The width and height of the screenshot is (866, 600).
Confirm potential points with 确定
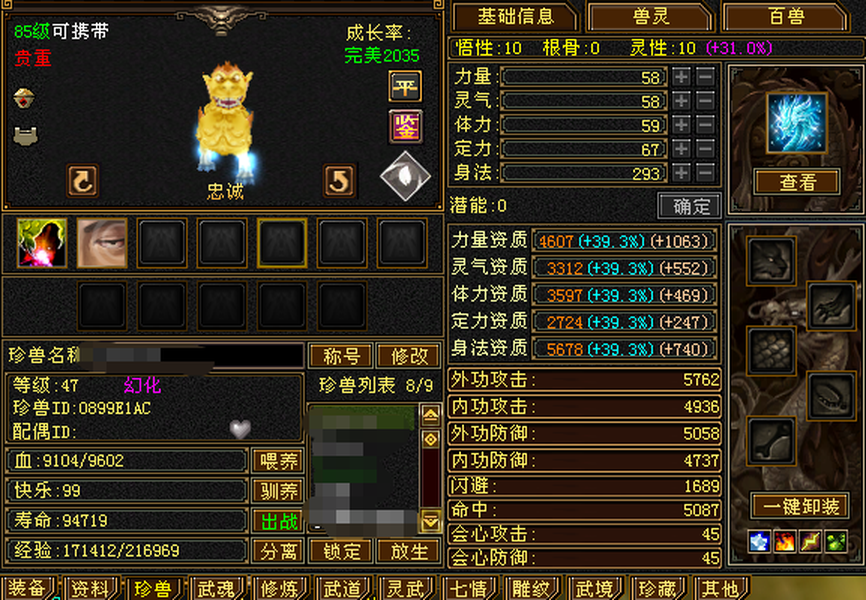click(x=689, y=206)
